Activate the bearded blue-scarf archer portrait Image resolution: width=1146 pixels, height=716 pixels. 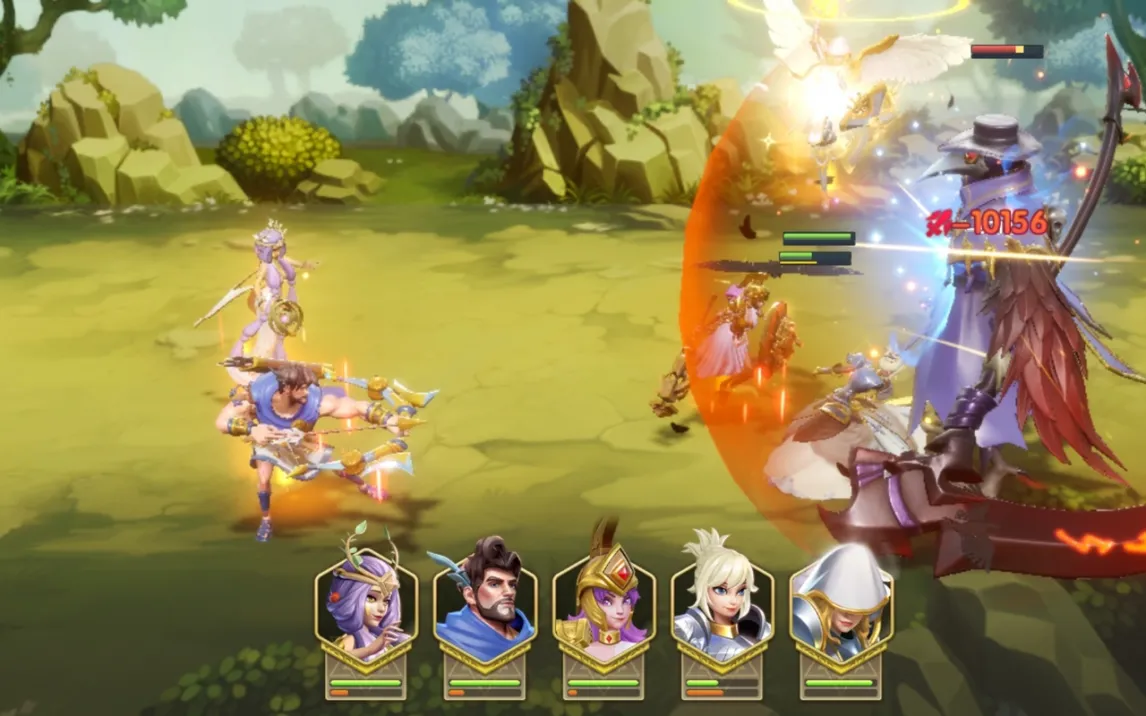click(485, 600)
